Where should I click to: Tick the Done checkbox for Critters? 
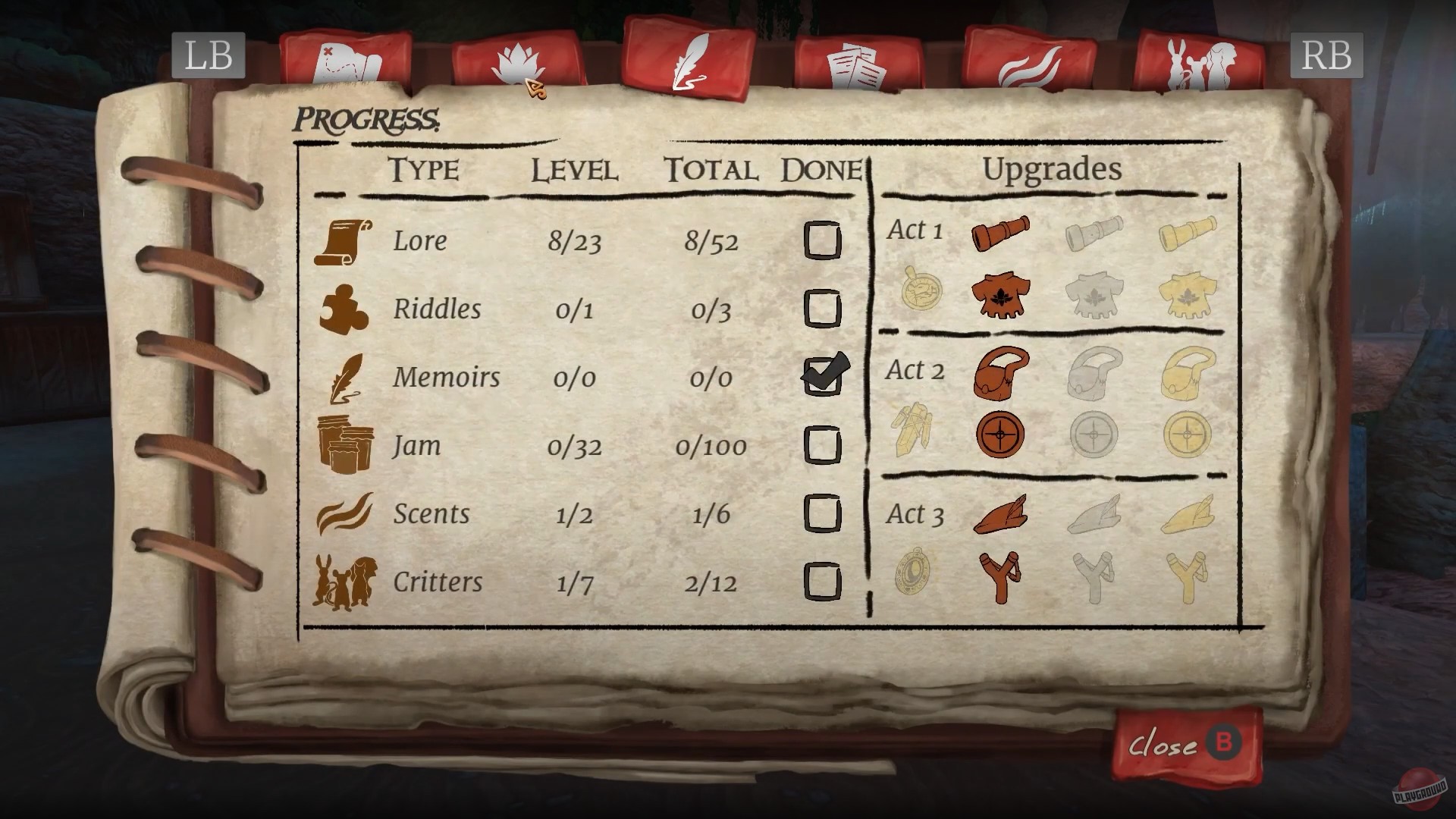click(823, 582)
